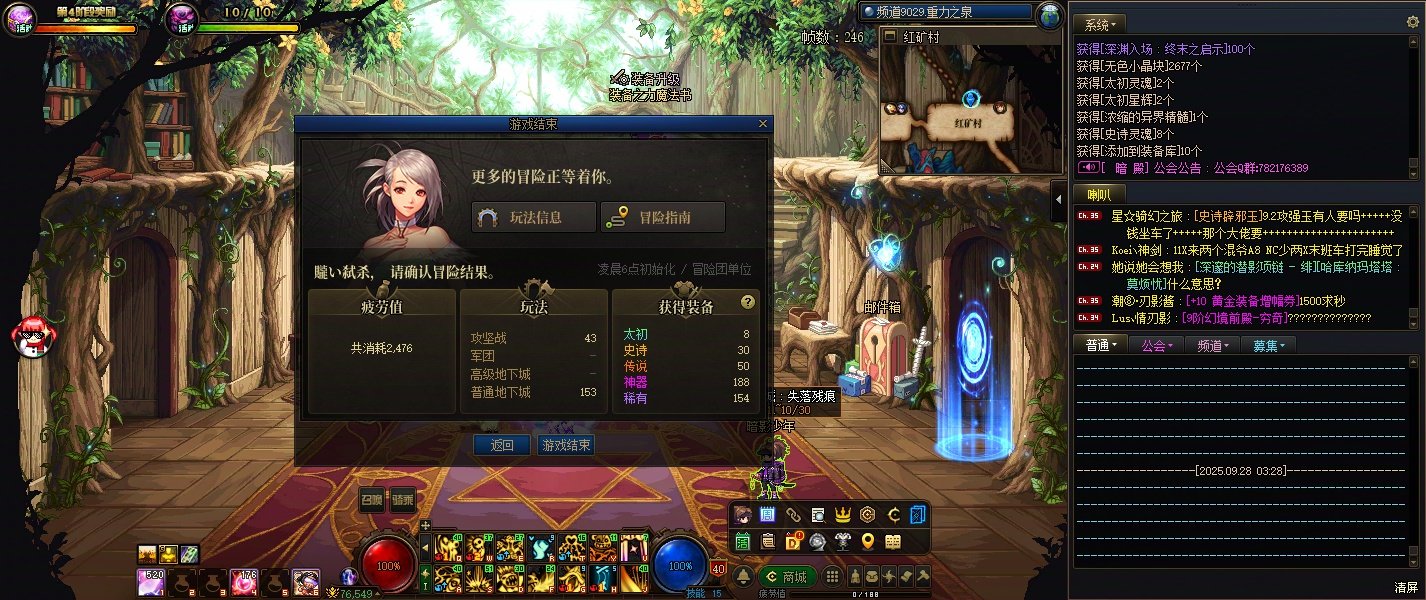
Task: Open the orange map pin icon
Action: click(x=868, y=541)
